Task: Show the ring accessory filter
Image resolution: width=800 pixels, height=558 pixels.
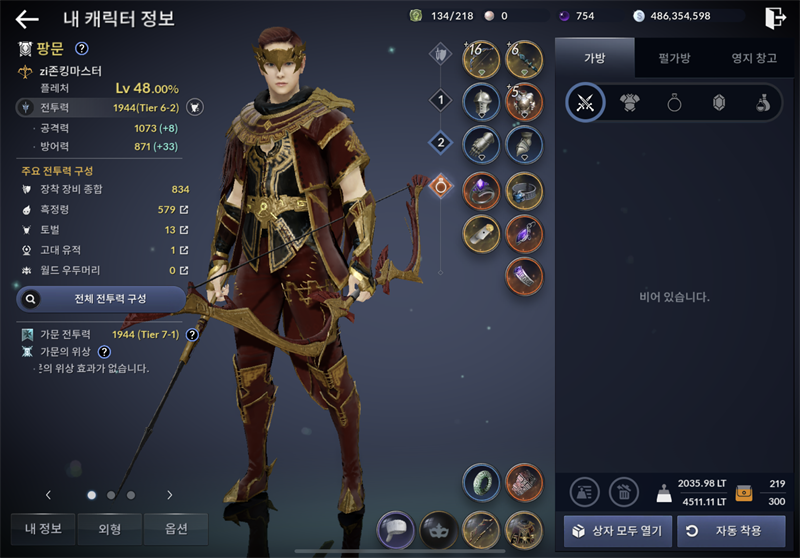Action: pyautogui.click(x=673, y=103)
